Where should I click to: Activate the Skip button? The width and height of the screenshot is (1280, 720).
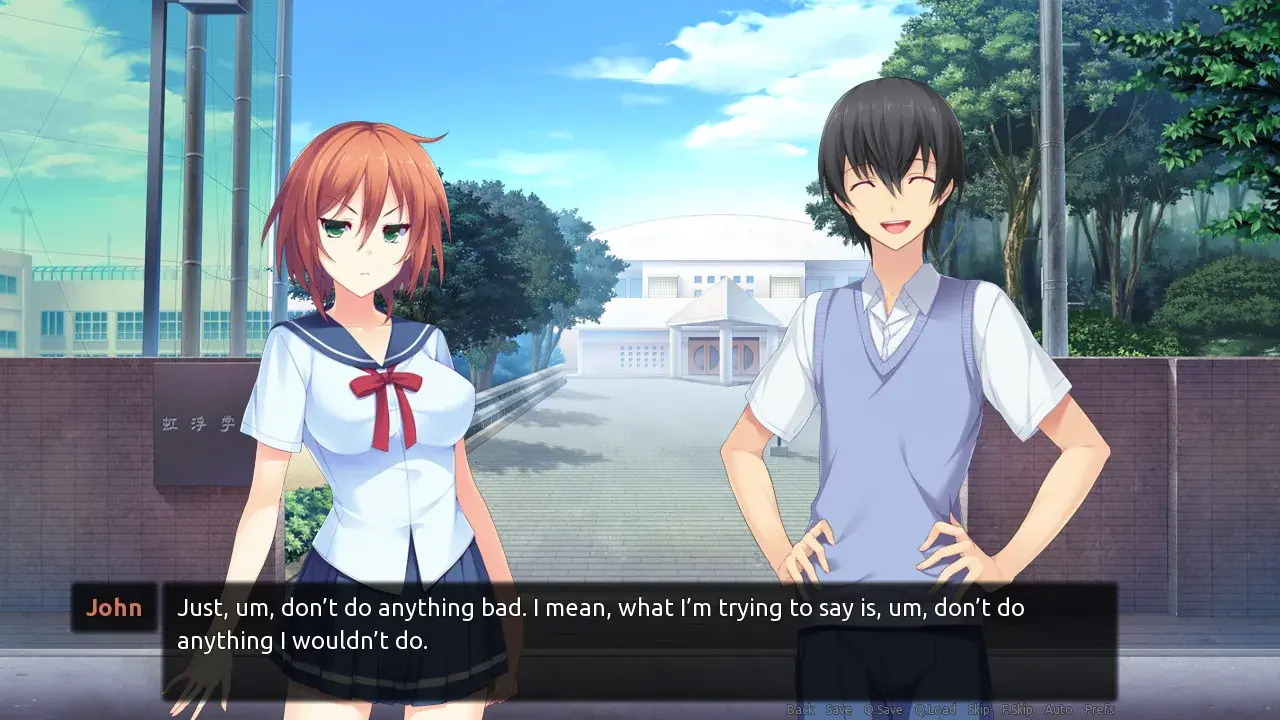tap(979, 710)
